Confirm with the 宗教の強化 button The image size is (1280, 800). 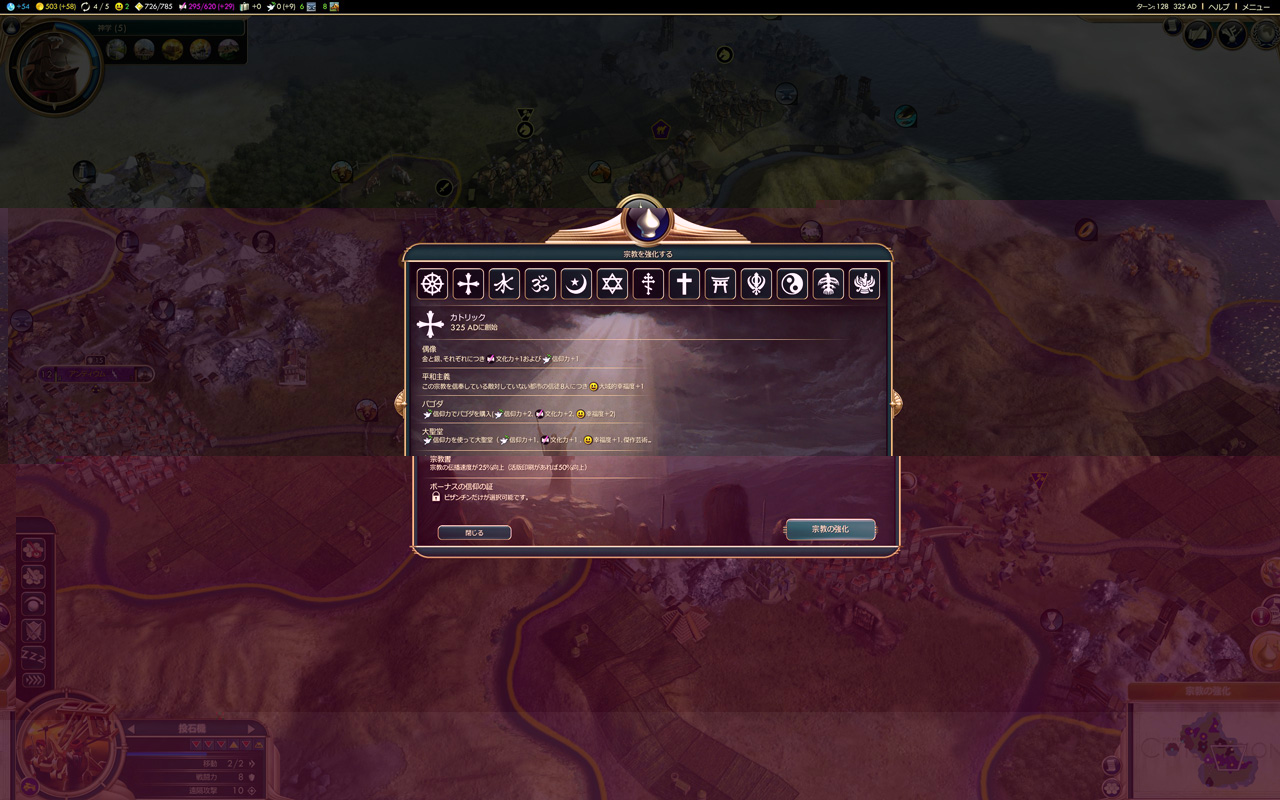pyautogui.click(x=830, y=529)
